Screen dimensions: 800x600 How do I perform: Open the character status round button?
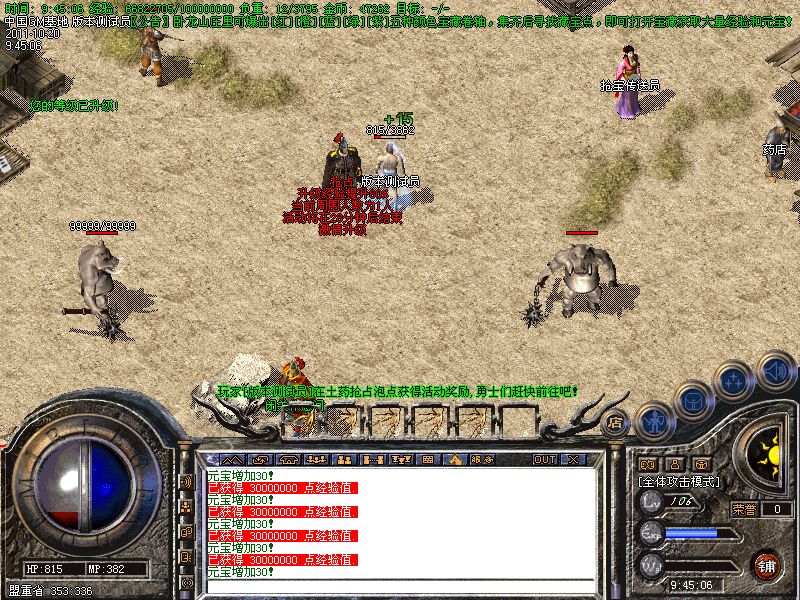[655, 423]
